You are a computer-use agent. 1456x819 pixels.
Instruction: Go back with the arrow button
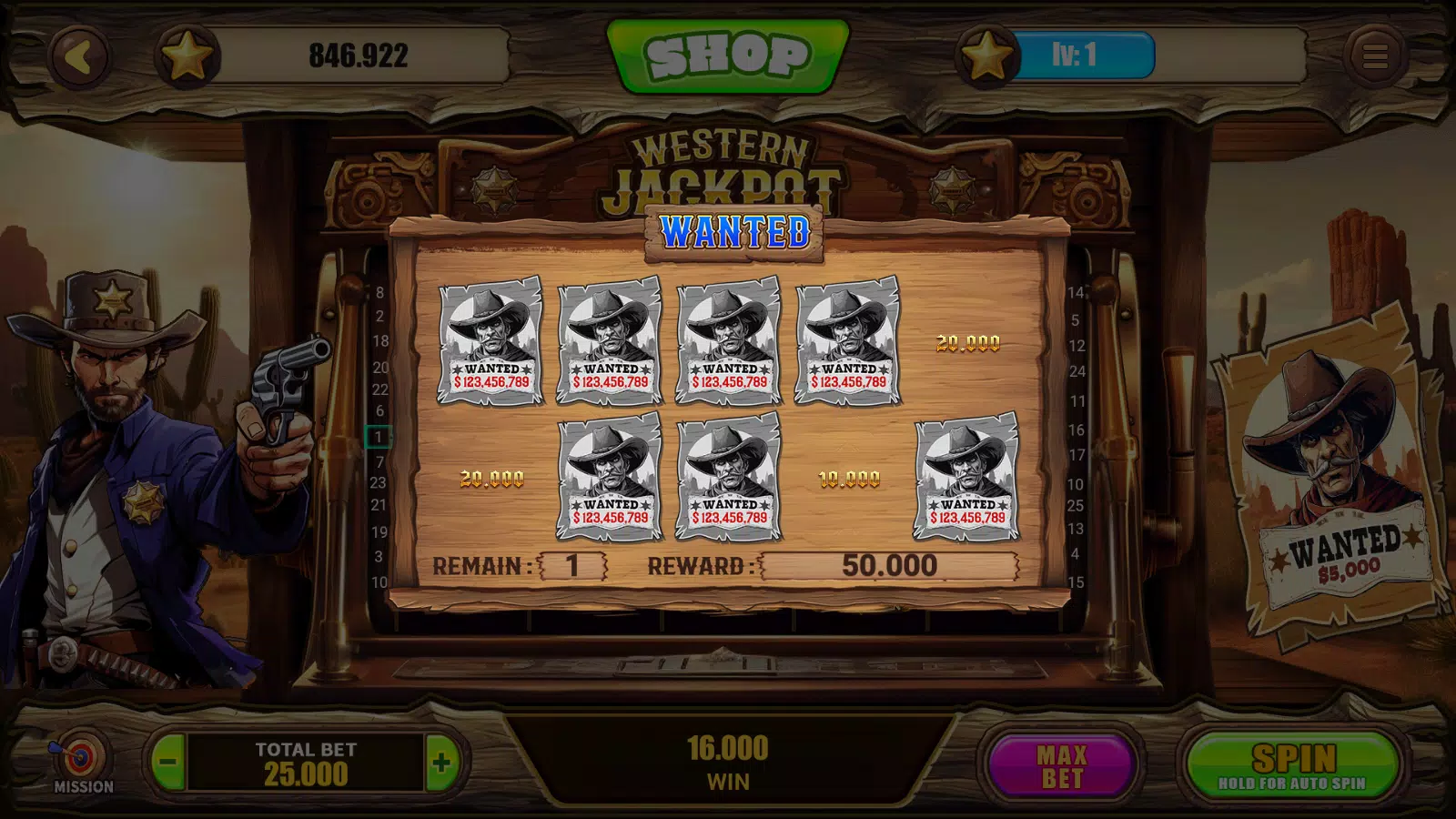coord(80,57)
